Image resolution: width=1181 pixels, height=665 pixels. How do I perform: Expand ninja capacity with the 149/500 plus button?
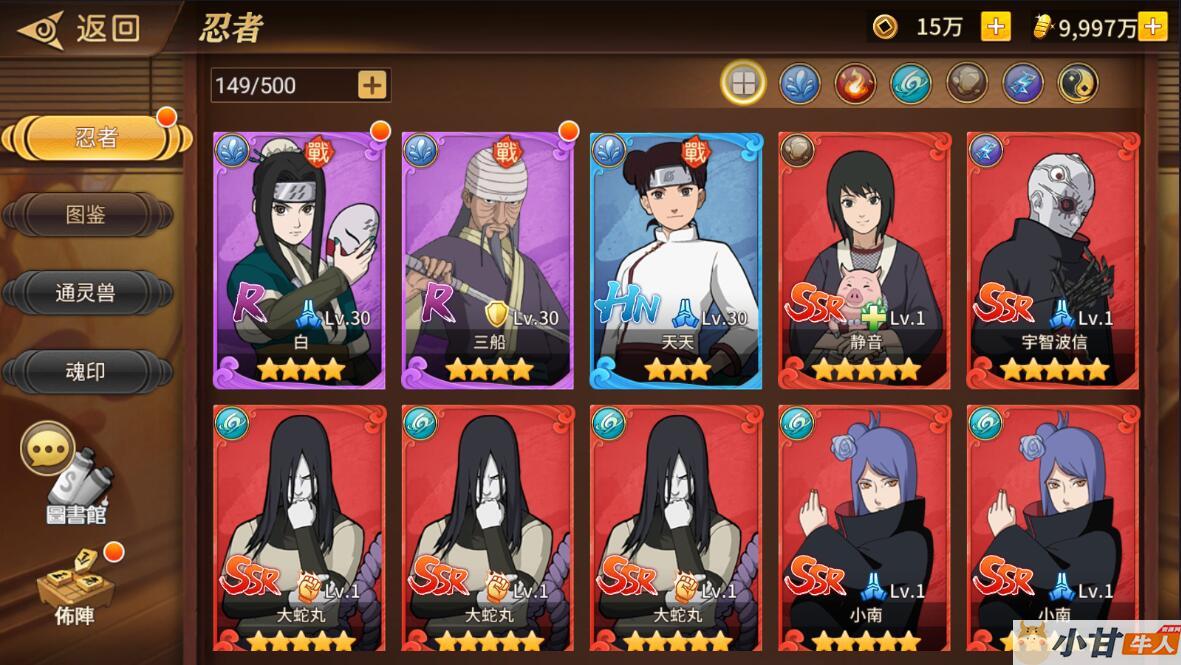[x=372, y=85]
